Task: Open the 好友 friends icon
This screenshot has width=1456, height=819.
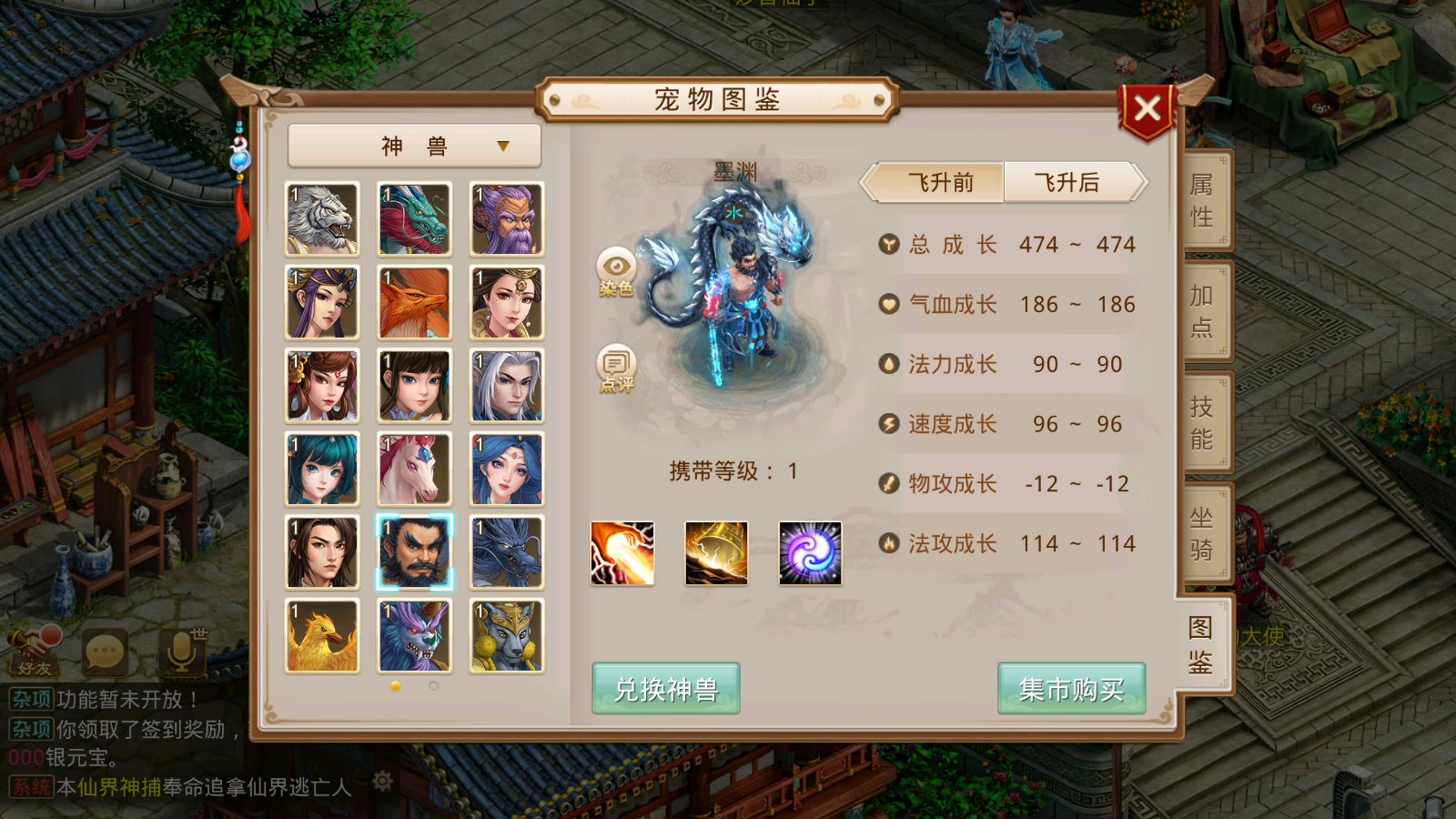Action: tap(34, 651)
